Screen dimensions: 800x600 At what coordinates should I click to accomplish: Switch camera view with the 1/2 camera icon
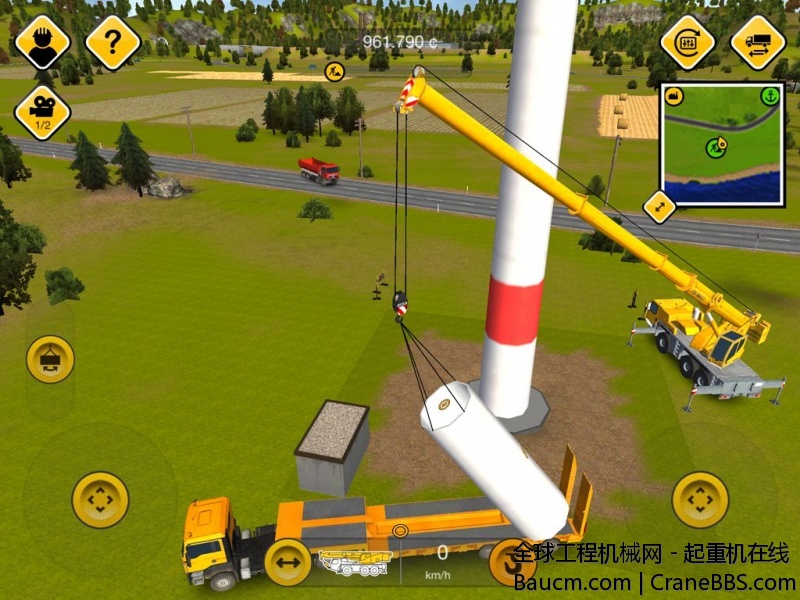point(42,111)
